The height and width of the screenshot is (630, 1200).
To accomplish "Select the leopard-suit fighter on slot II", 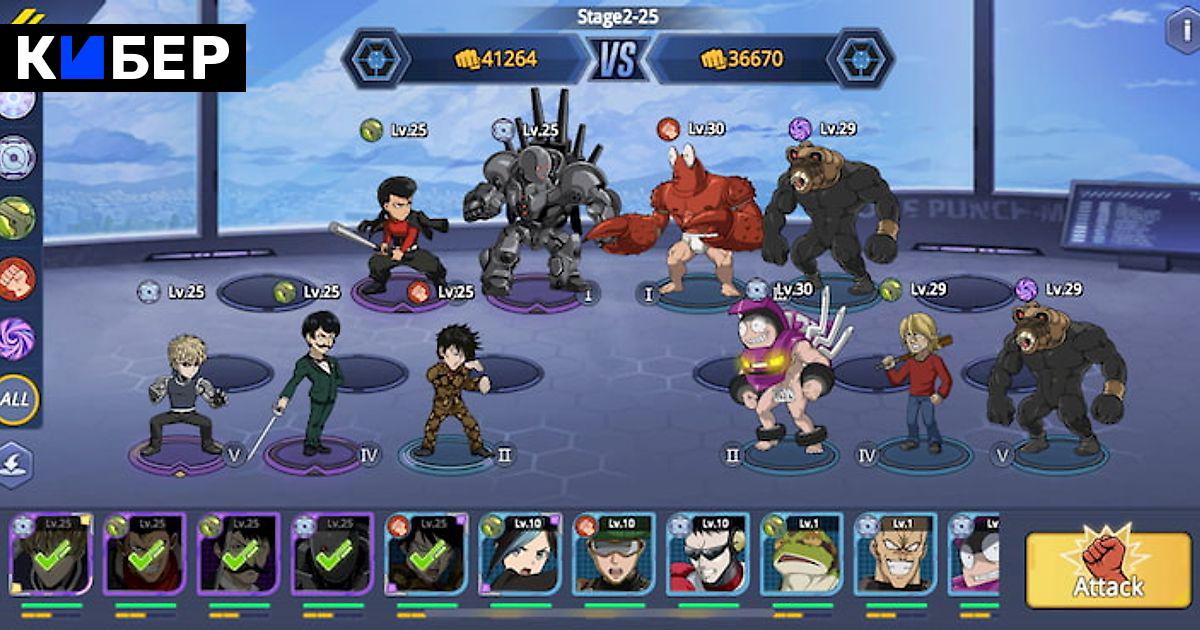I will click(x=451, y=395).
